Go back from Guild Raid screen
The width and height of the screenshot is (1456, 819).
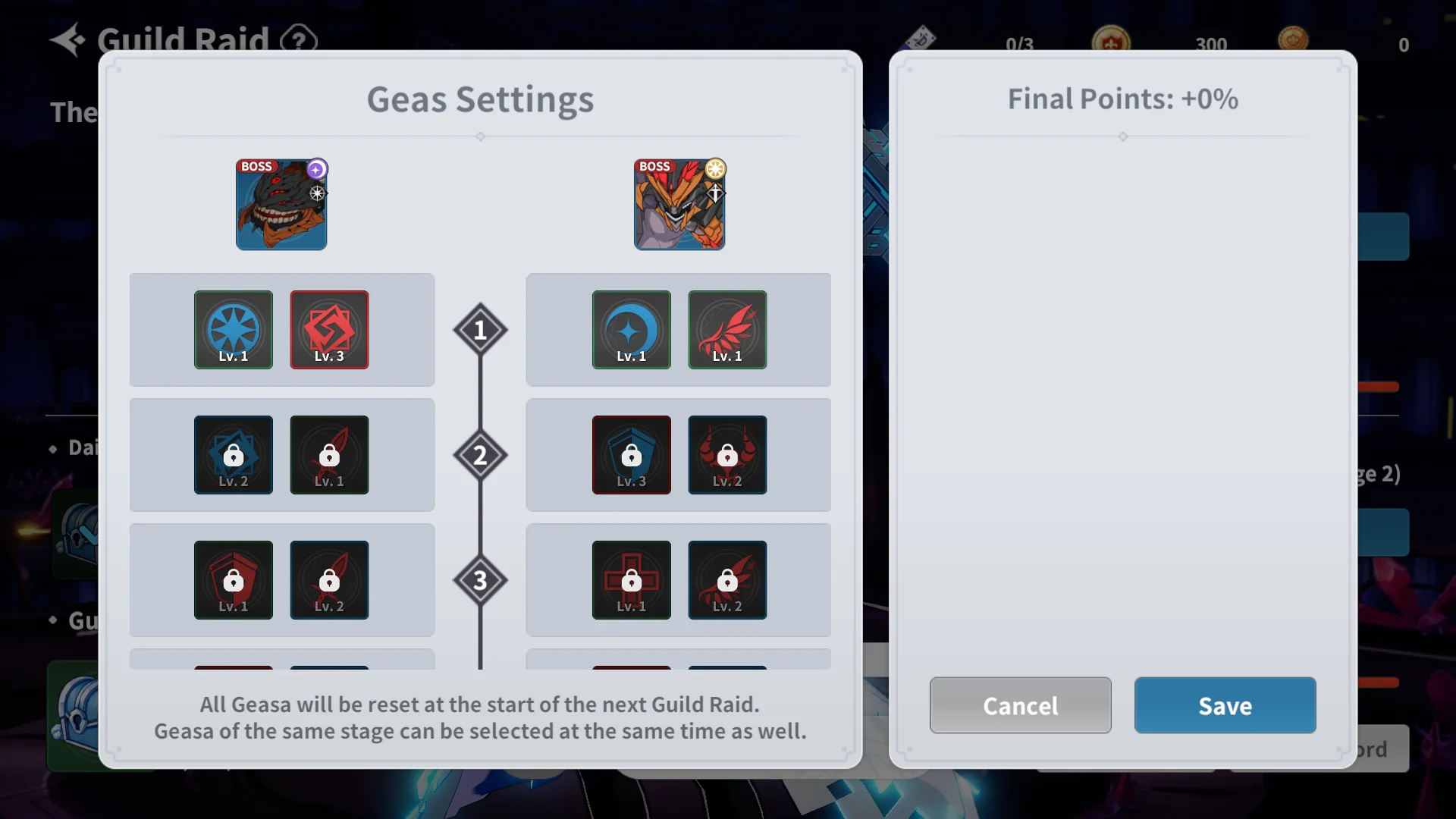(68, 39)
